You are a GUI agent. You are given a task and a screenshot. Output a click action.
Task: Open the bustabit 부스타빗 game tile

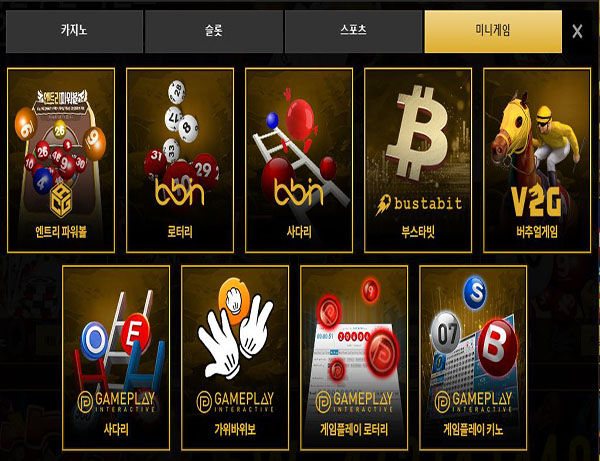click(418, 160)
